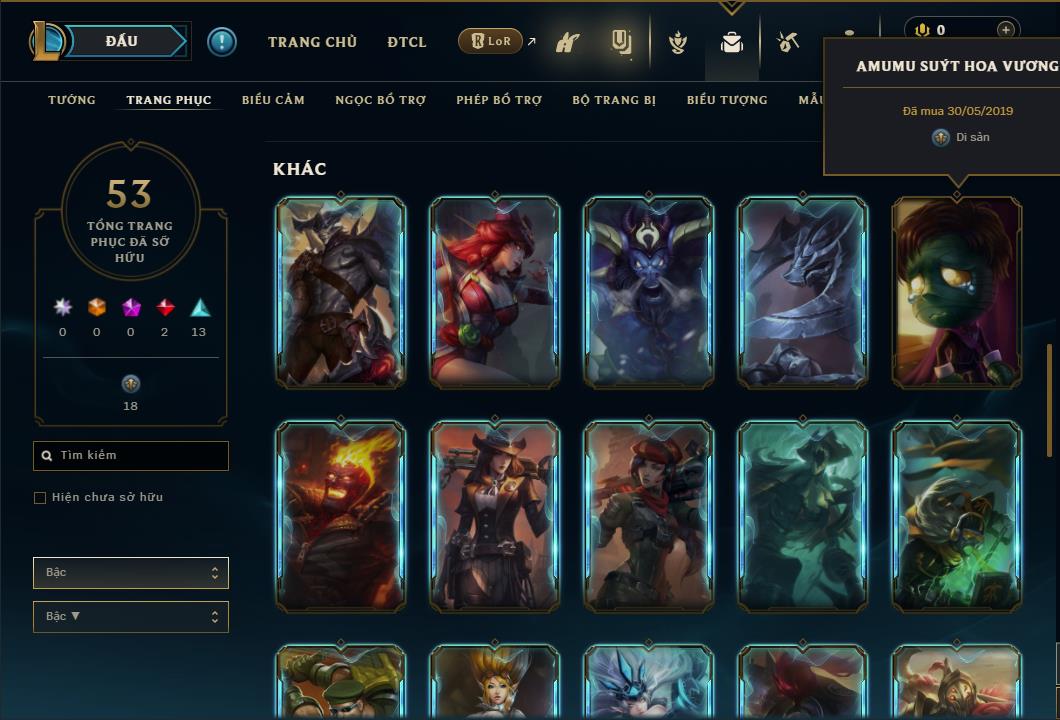The height and width of the screenshot is (720, 1060).
Task: Show the BỘ TRANG BỊ tab
Action: [614, 100]
